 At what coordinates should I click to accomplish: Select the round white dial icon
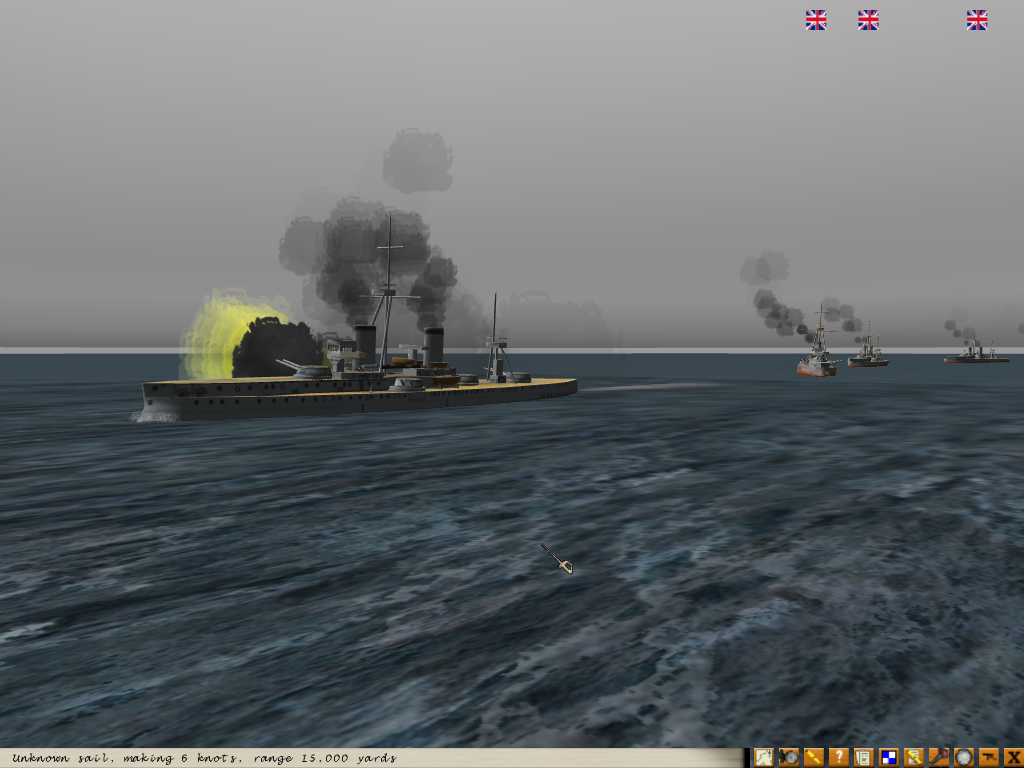(x=964, y=758)
